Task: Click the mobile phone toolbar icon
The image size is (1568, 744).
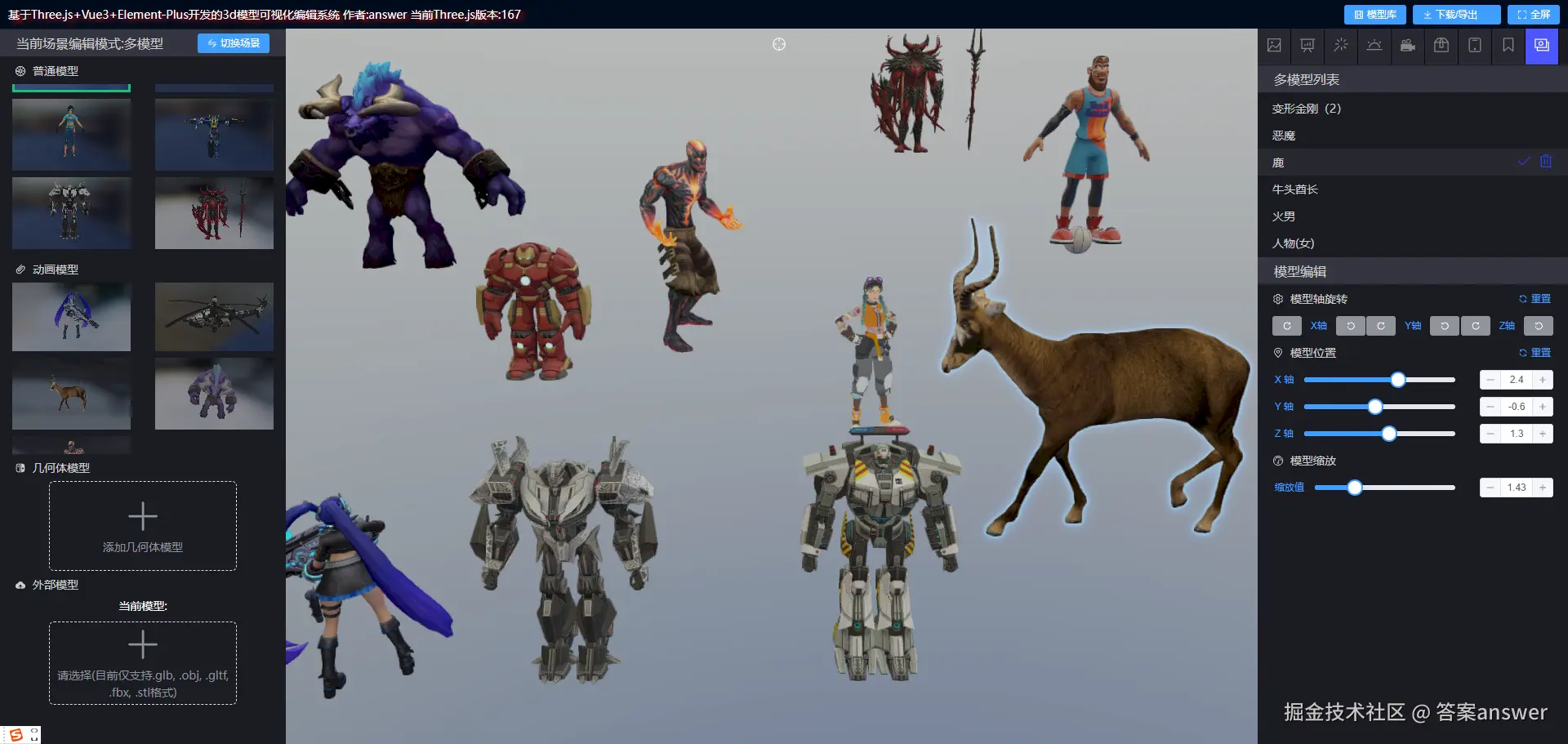Action: [1474, 46]
